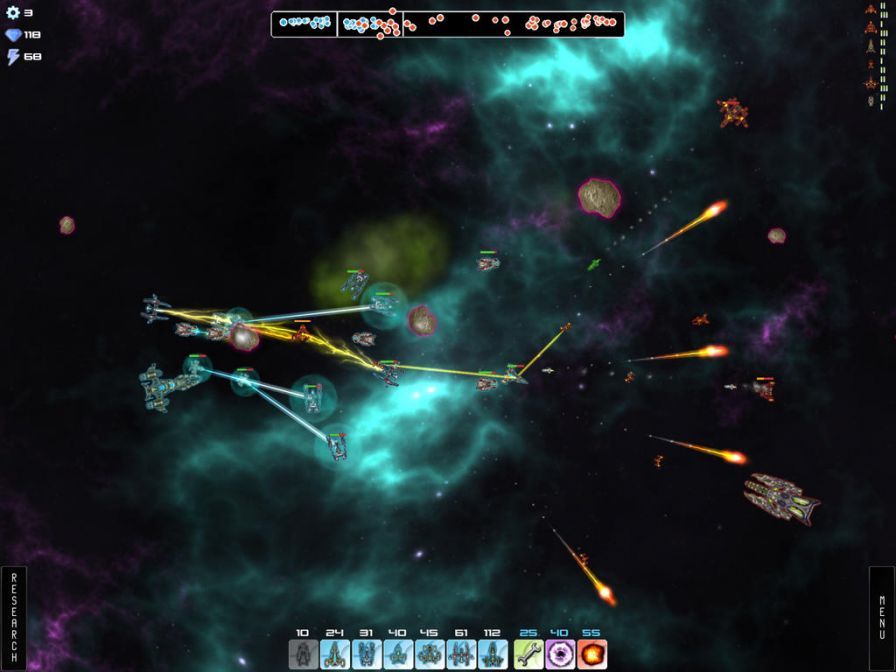Activate the purple vortex ability
Screen dimensions: 896x672
(561, 654)
